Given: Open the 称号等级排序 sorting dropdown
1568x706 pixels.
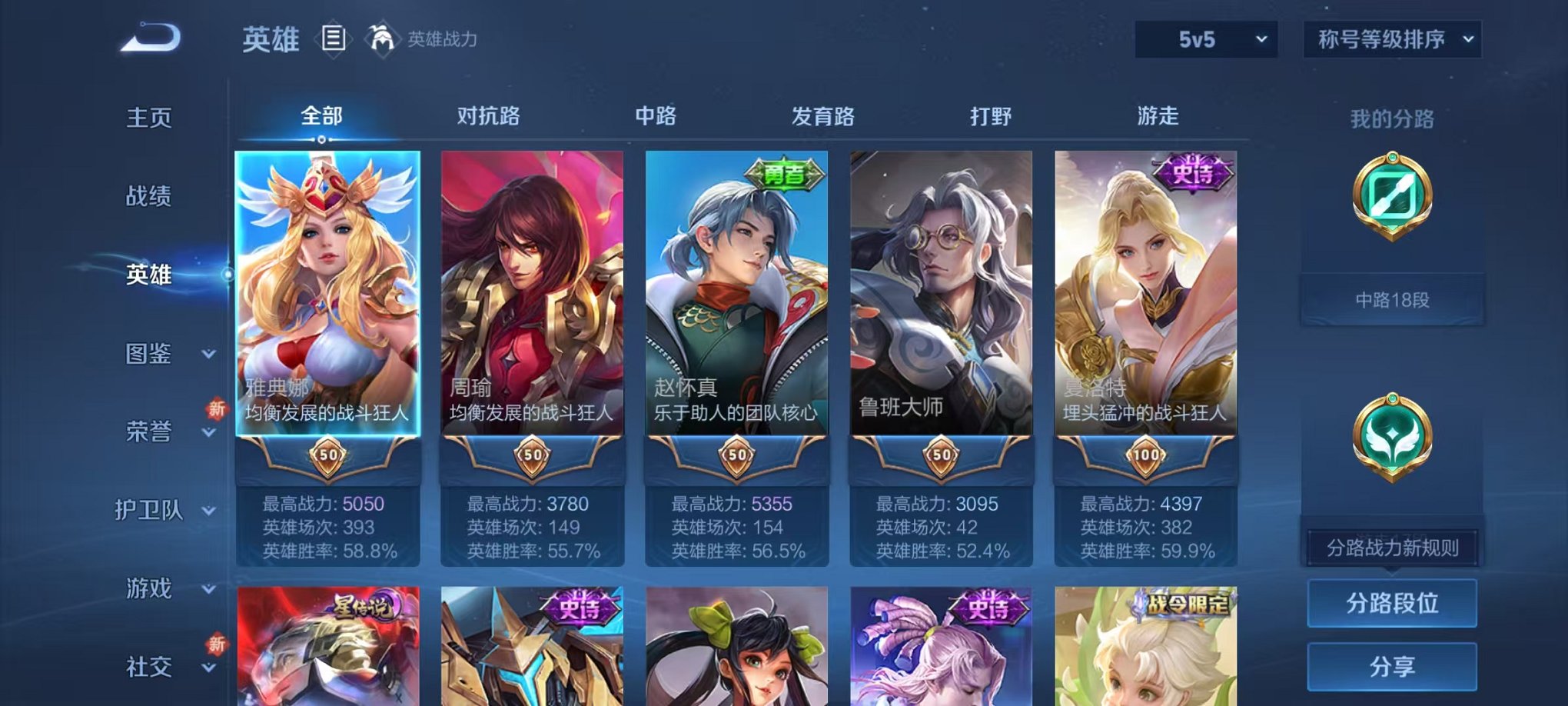Looking at the screenshot, I should click(x=1391, y=37).
